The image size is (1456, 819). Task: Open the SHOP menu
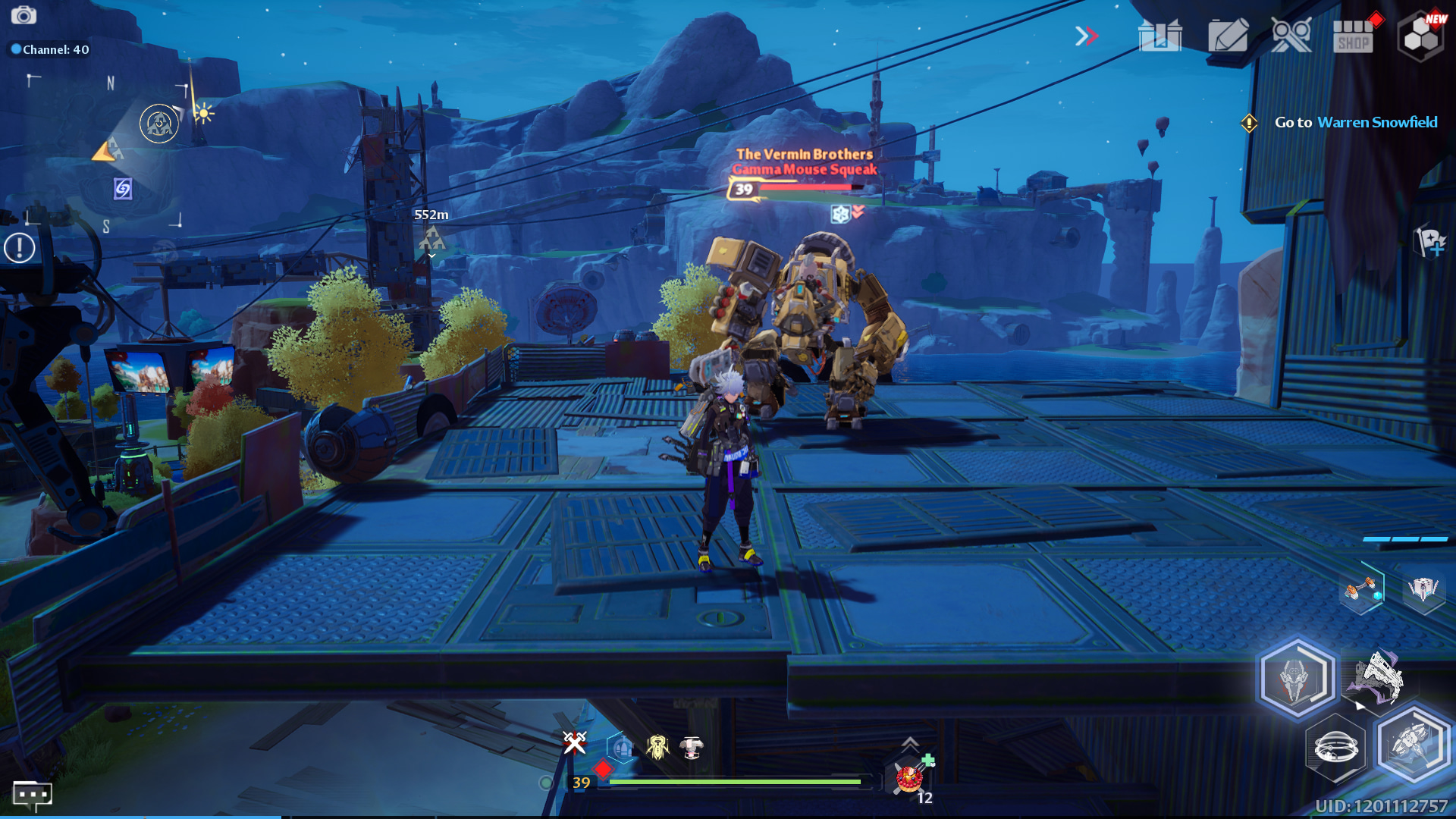point(1354,36)
